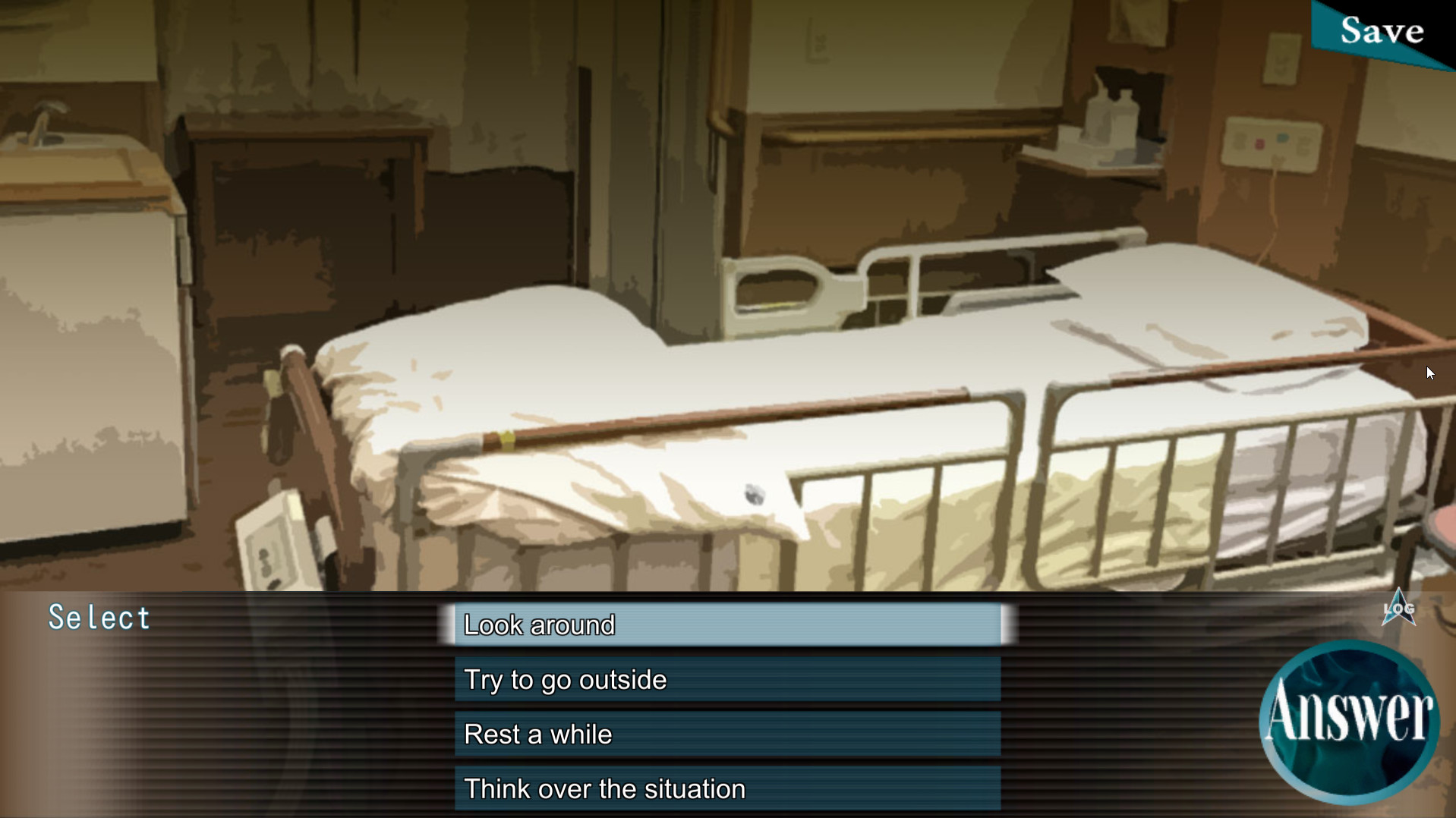
Task: Pick the 'Rest a while' choice
Action: (726, 734)
